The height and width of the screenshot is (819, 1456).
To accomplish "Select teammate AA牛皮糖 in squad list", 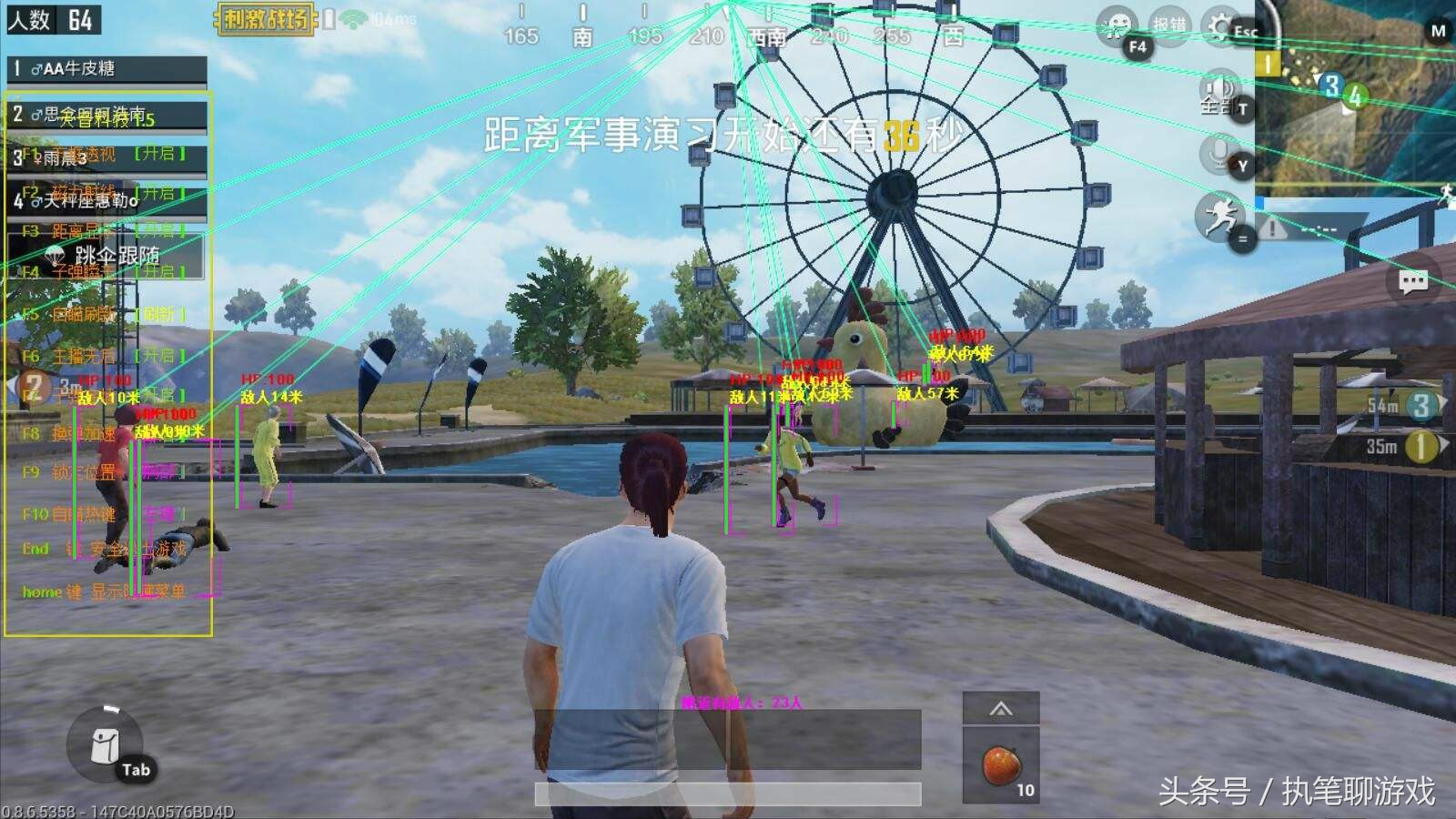I will (x=106, y=68).
